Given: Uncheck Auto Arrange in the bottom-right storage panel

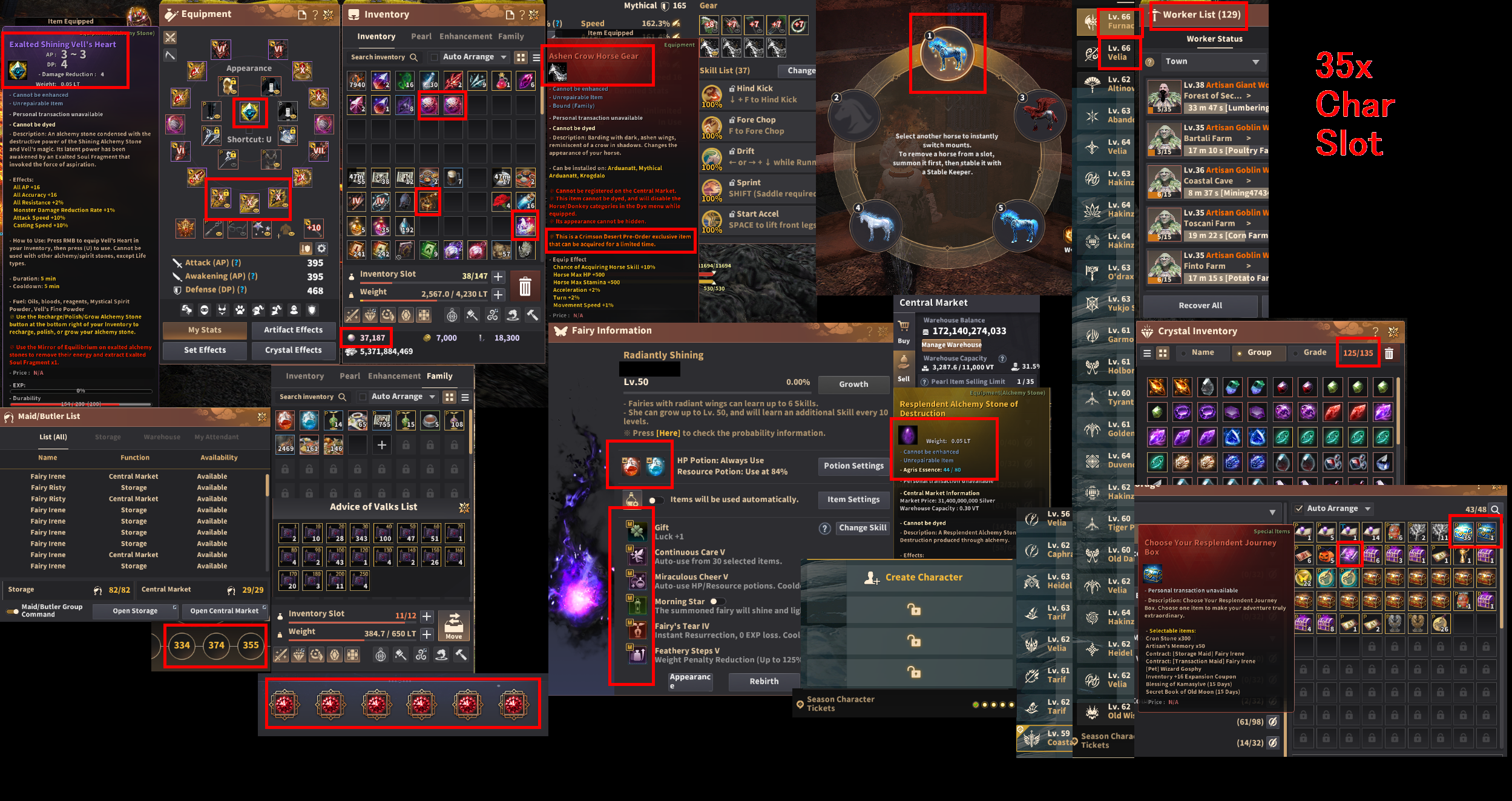Looking at the screenshot, I should click(1300, 508).
